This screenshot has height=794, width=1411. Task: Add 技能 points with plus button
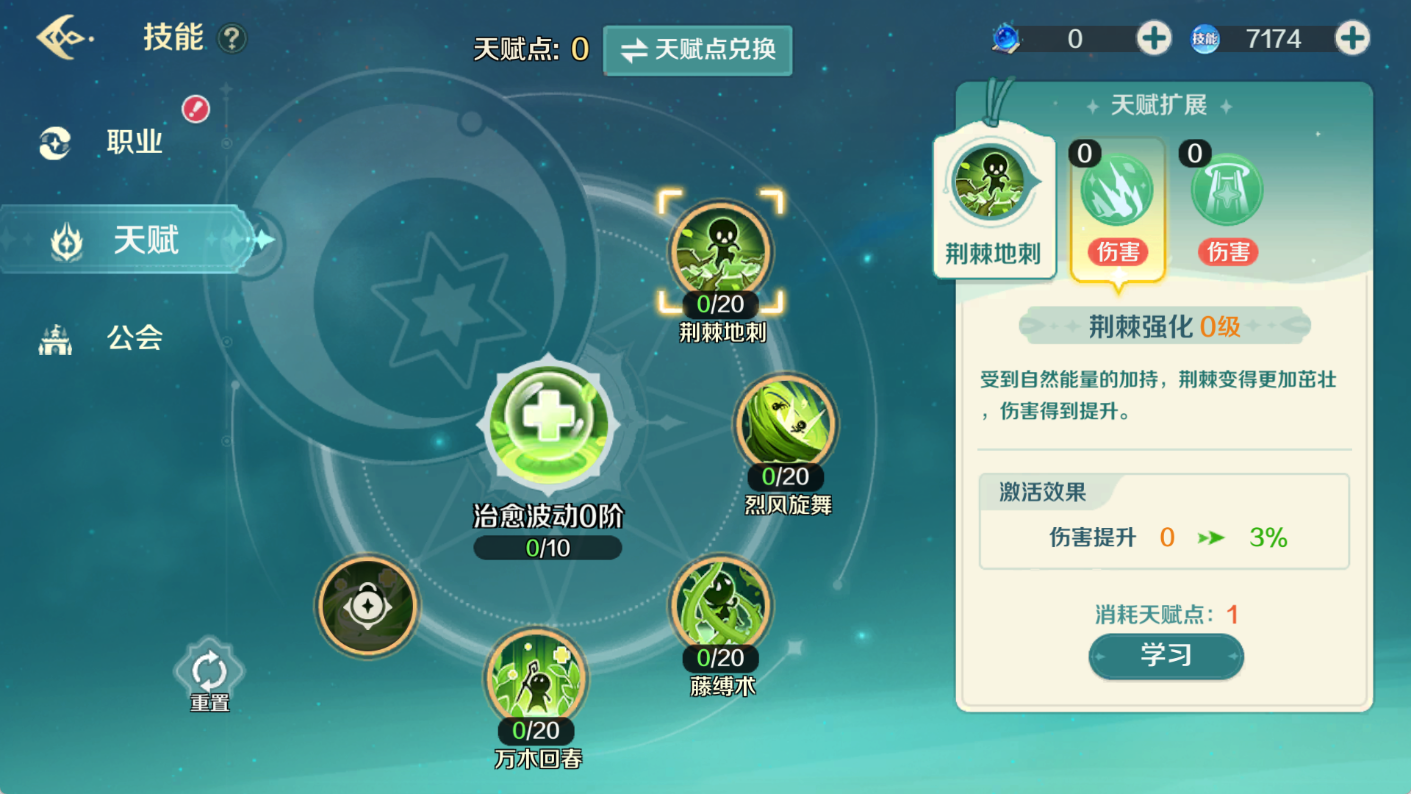click(1352, 39)
